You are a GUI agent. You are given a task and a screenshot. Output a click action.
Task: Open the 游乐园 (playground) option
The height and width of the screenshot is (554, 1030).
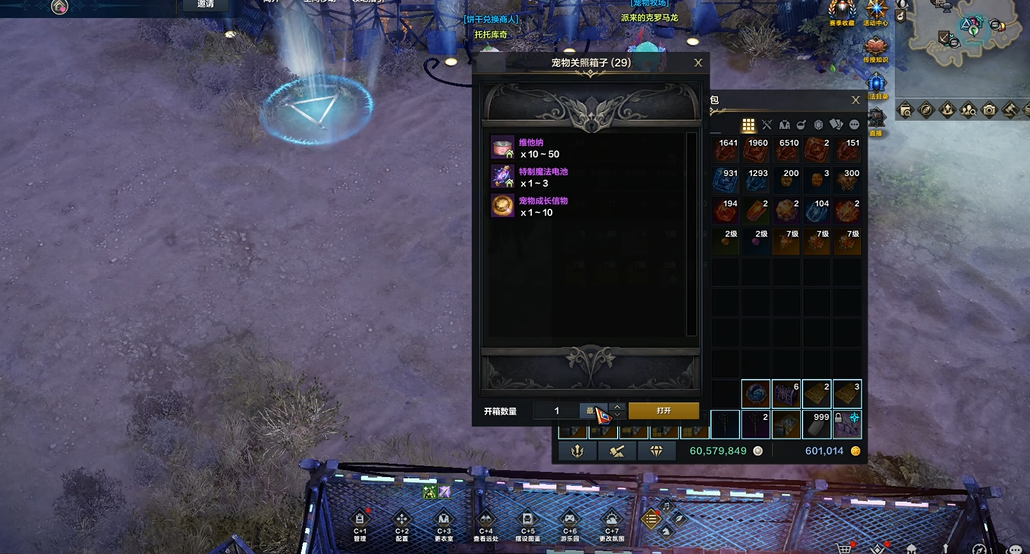(569, 520)
